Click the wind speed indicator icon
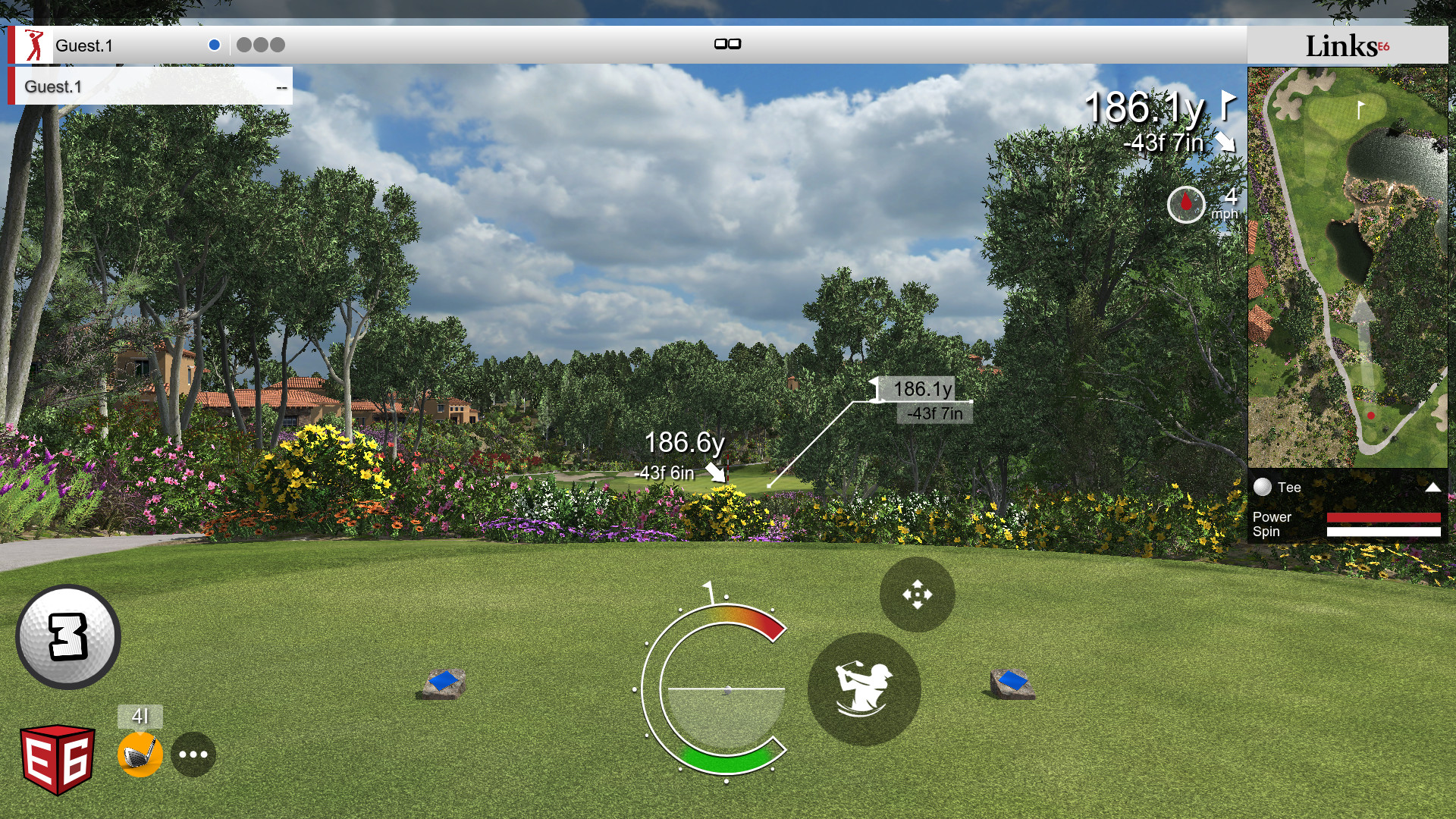1456x819 pixels. (1187, 205)
